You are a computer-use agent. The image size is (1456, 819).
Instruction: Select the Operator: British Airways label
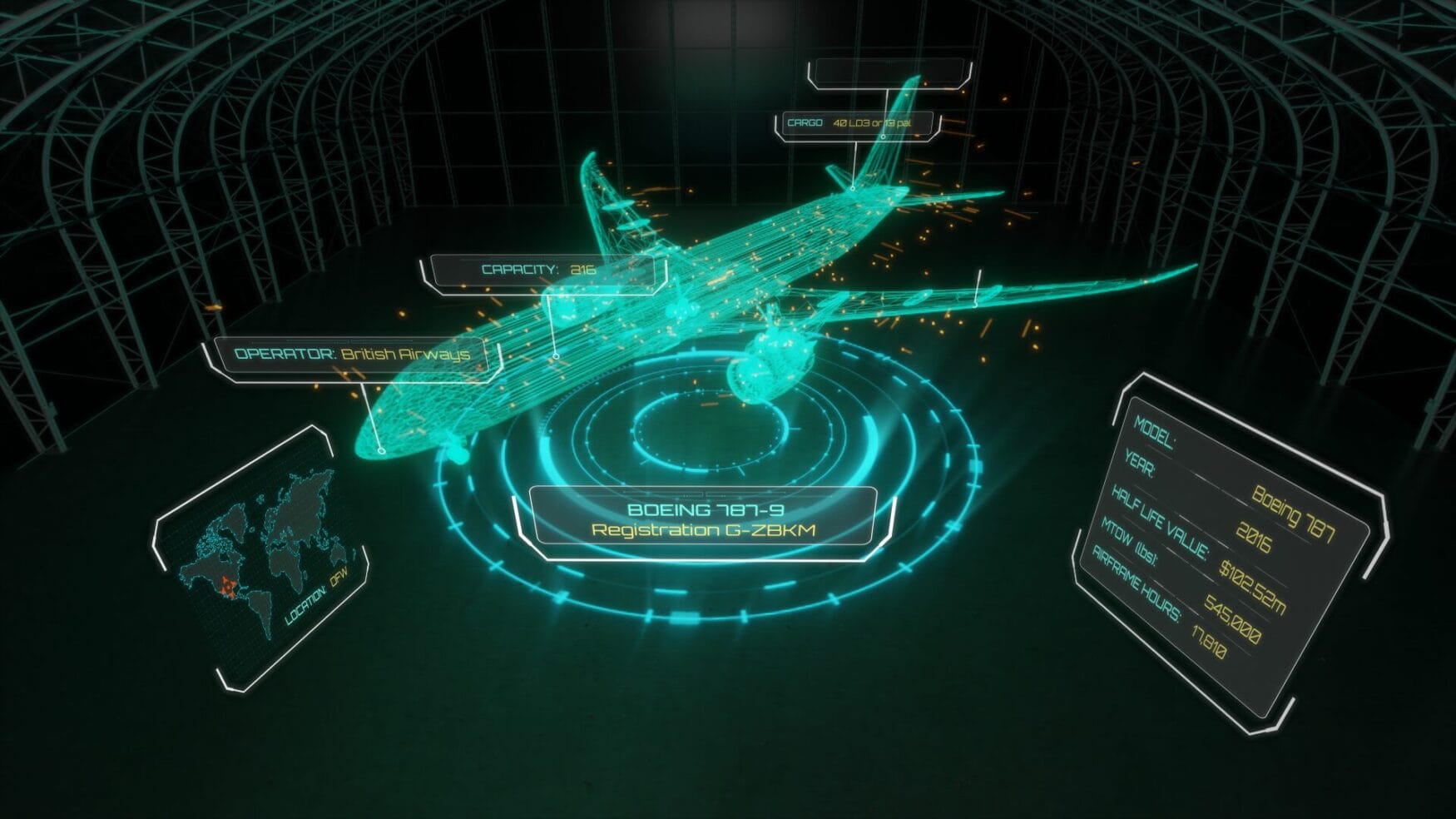353,355
